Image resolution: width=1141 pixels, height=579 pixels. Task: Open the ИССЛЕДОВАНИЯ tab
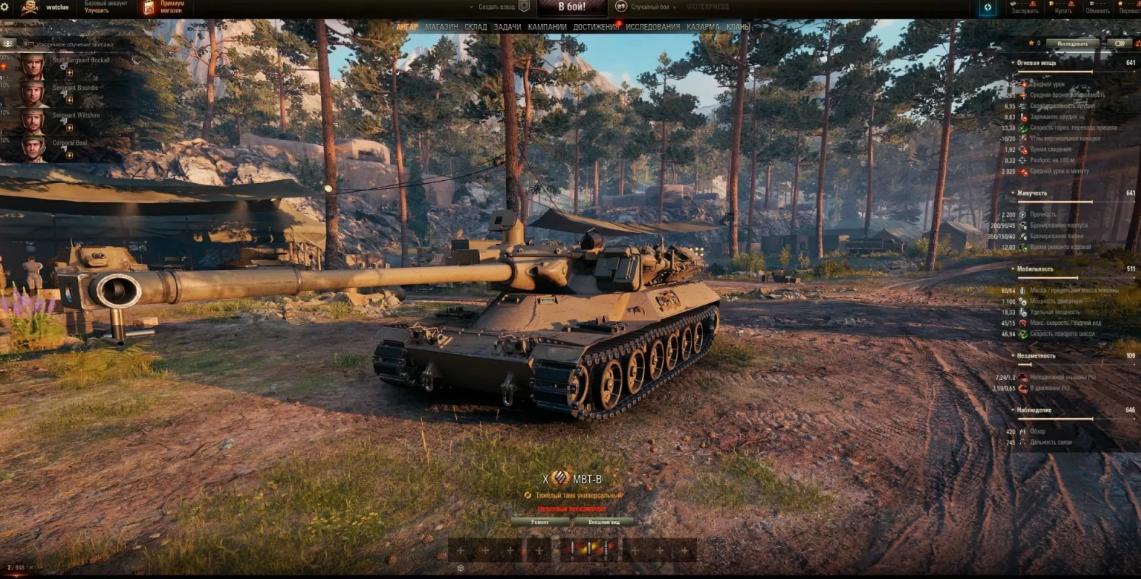(x=653, y=27)
